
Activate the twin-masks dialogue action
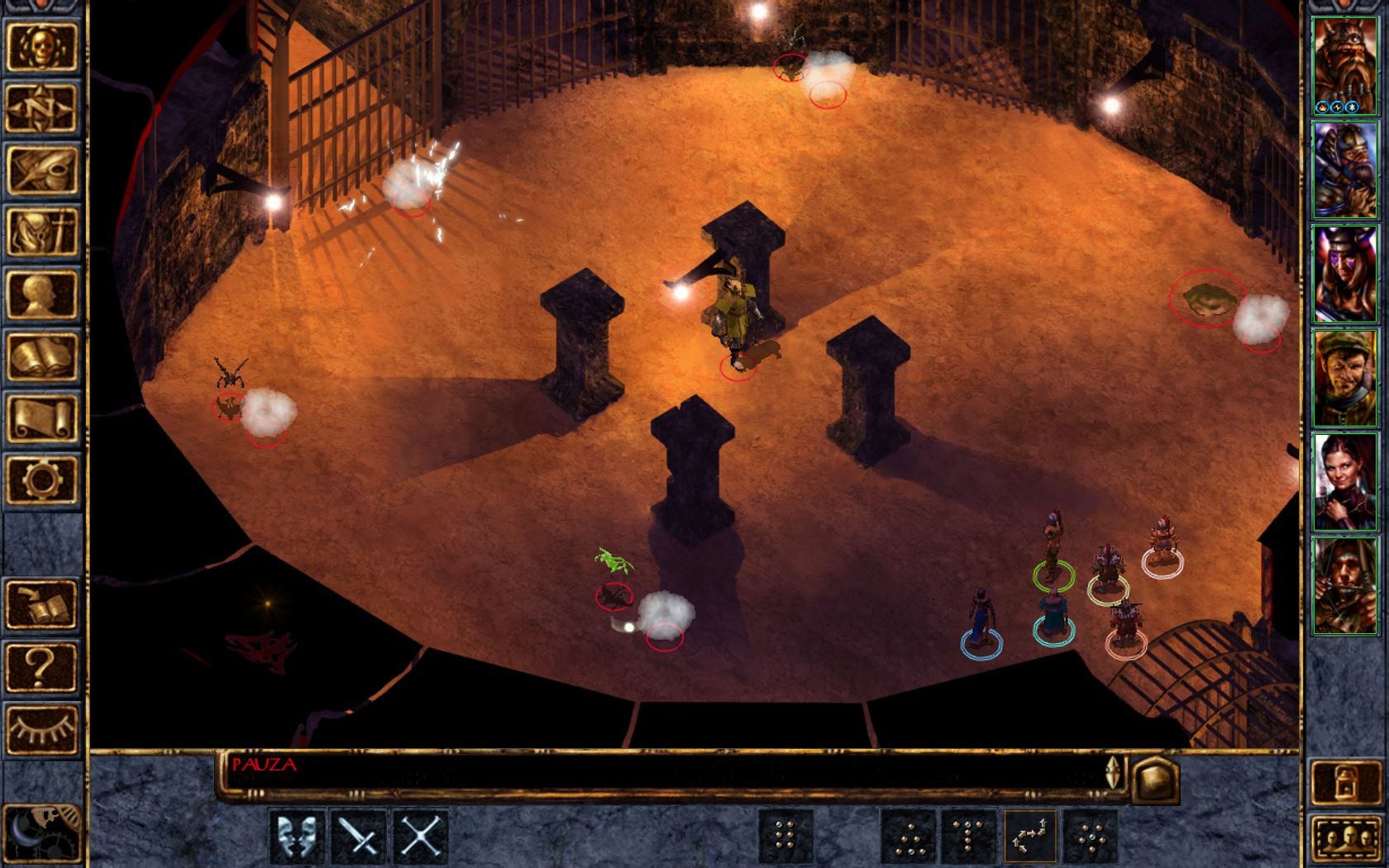click(297, 837)
